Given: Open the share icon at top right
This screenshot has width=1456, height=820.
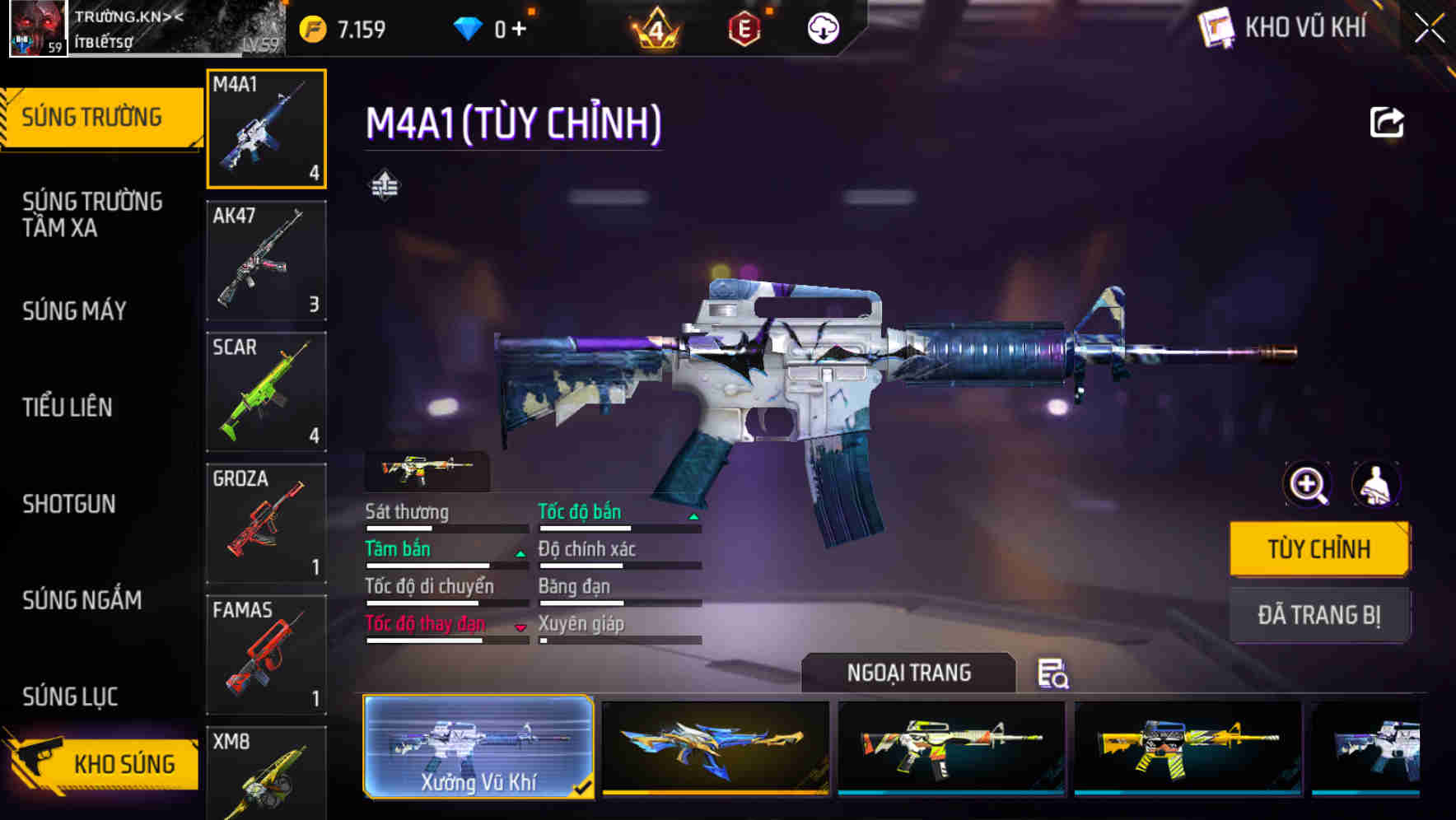Looking at the screenshot, I should 1388,122.
